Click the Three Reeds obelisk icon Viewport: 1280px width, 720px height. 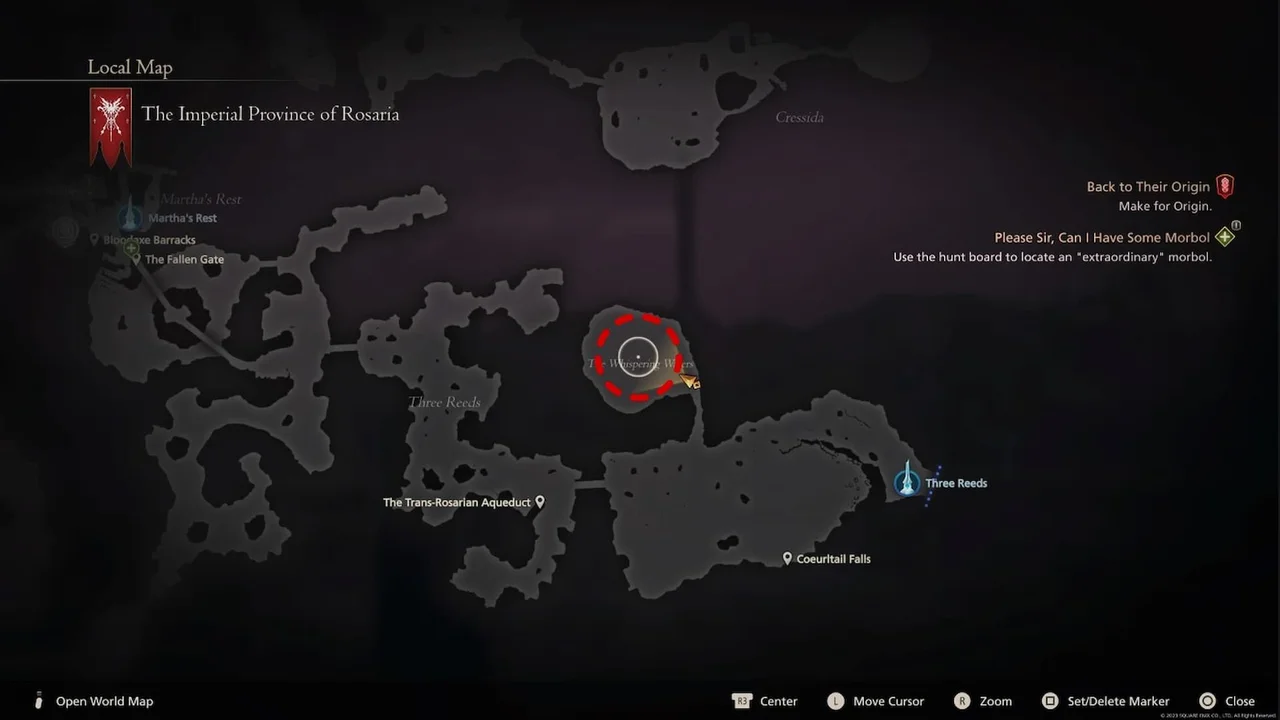(x=906, y=482)
